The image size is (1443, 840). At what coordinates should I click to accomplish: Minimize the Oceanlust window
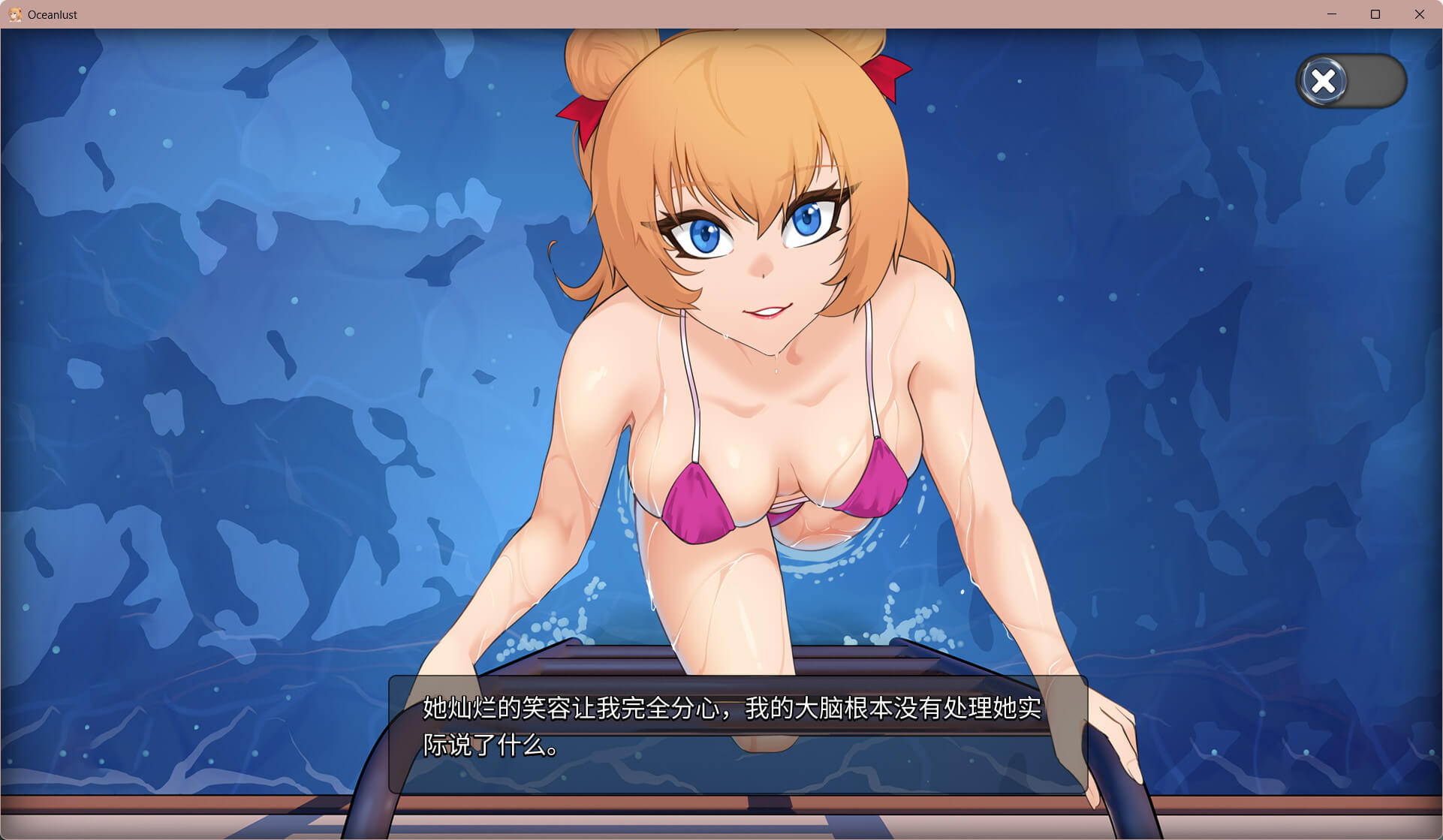click(x=1332, y=14)
